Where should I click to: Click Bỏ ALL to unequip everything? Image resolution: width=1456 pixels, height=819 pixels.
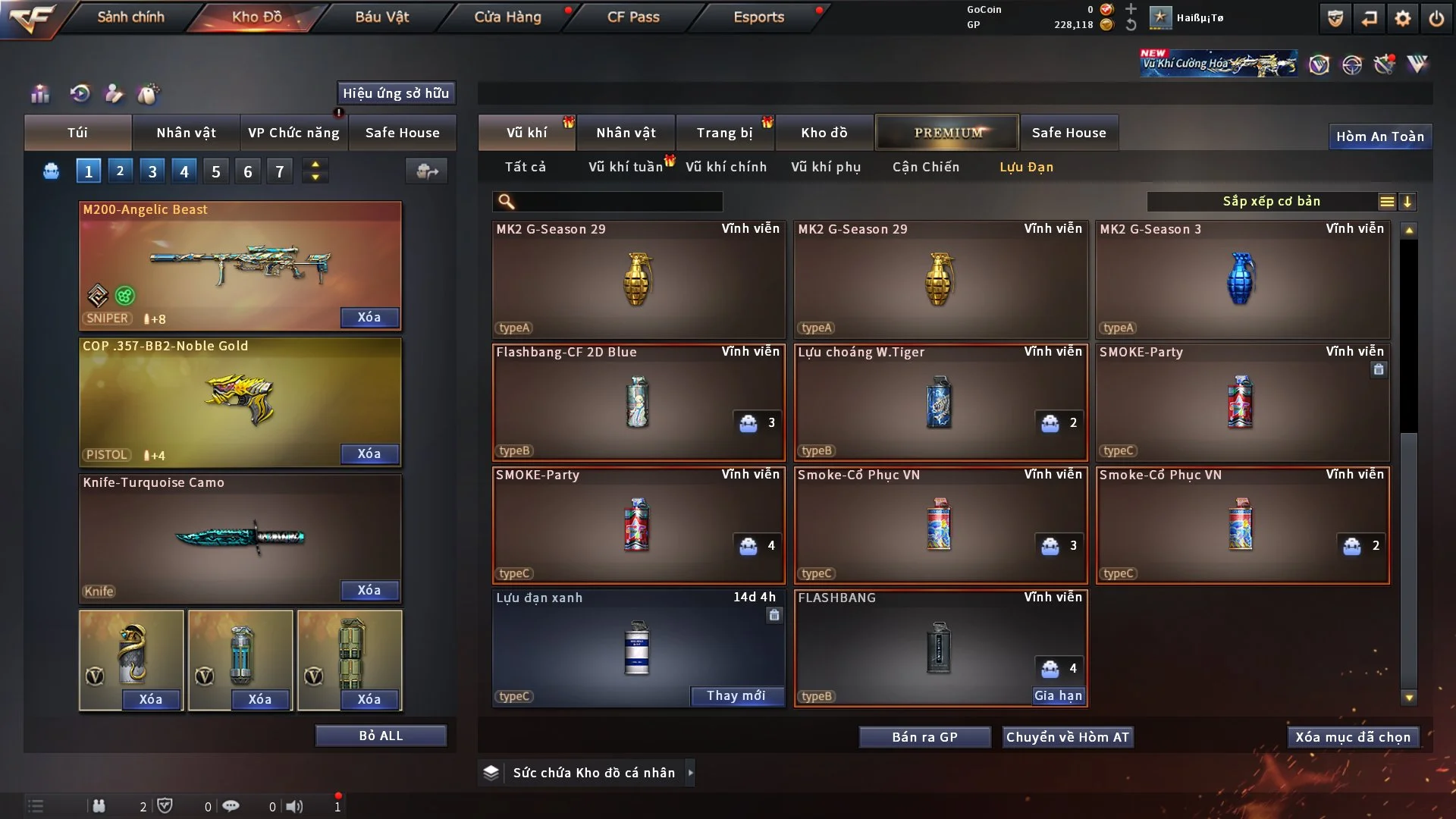click(x=381, y=736)
